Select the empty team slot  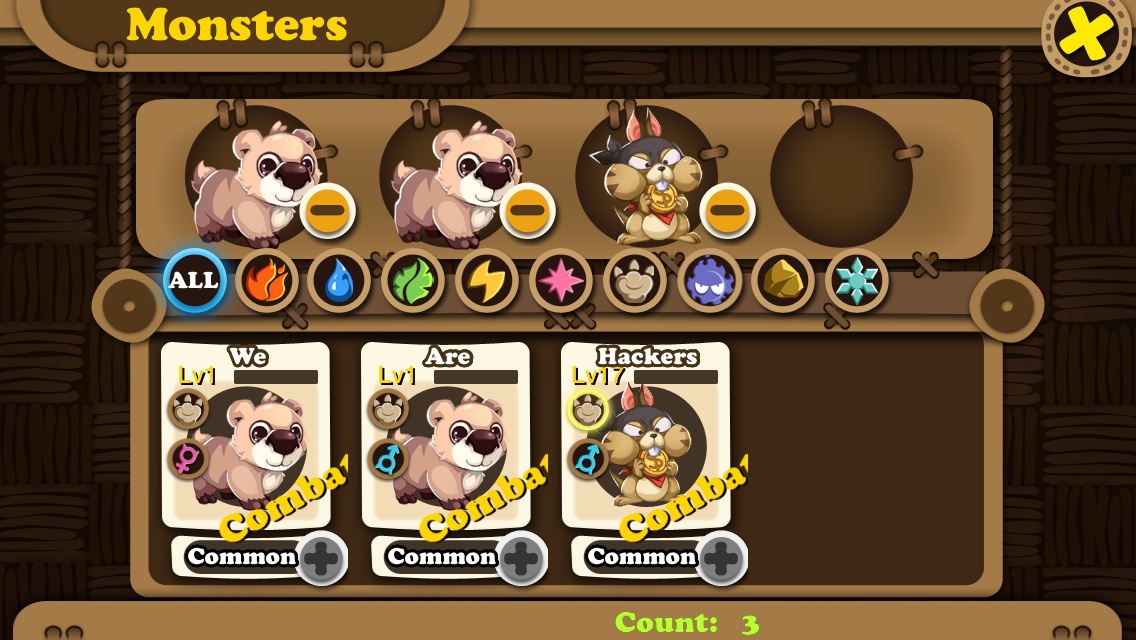pyautogui.click(x=841, y=176)
